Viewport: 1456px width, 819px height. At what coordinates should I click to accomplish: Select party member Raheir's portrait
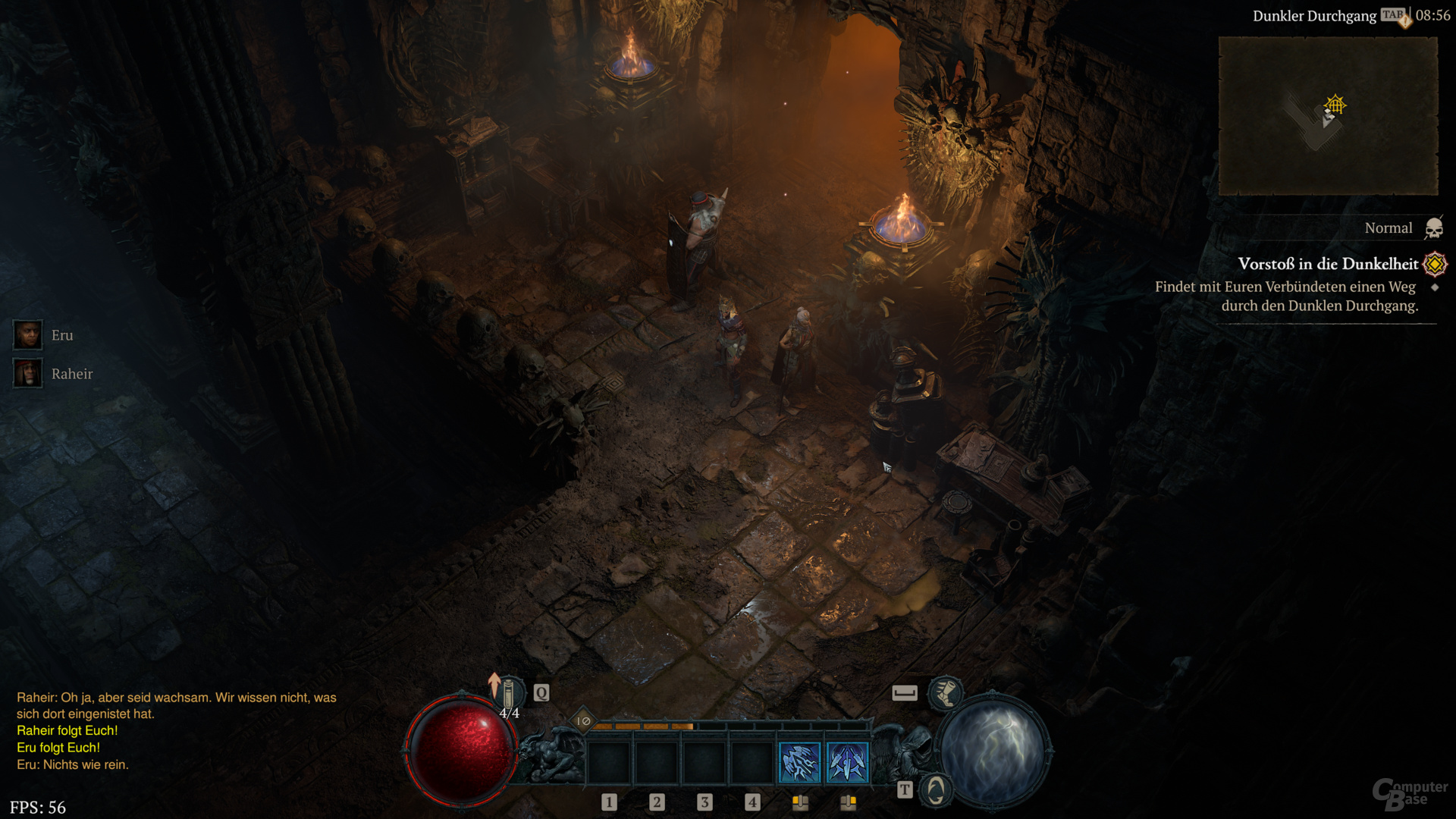point(28,373)
